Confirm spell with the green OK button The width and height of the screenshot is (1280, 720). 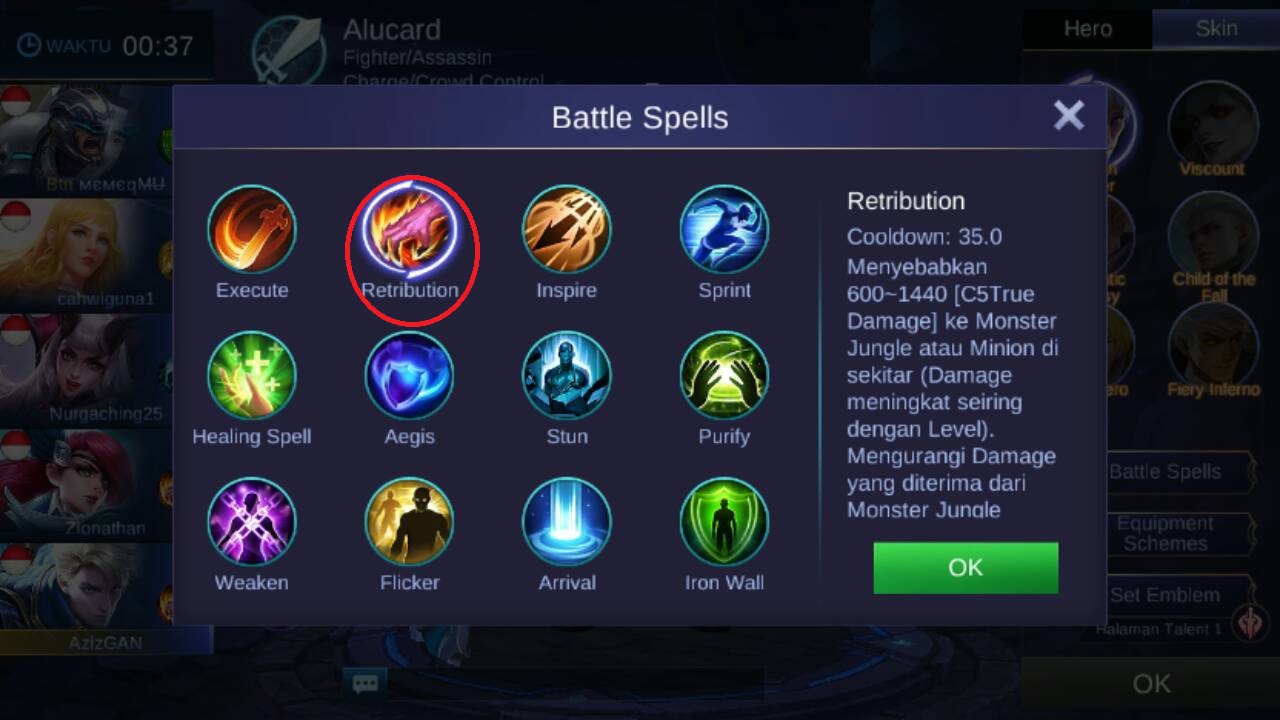(965, 568)
